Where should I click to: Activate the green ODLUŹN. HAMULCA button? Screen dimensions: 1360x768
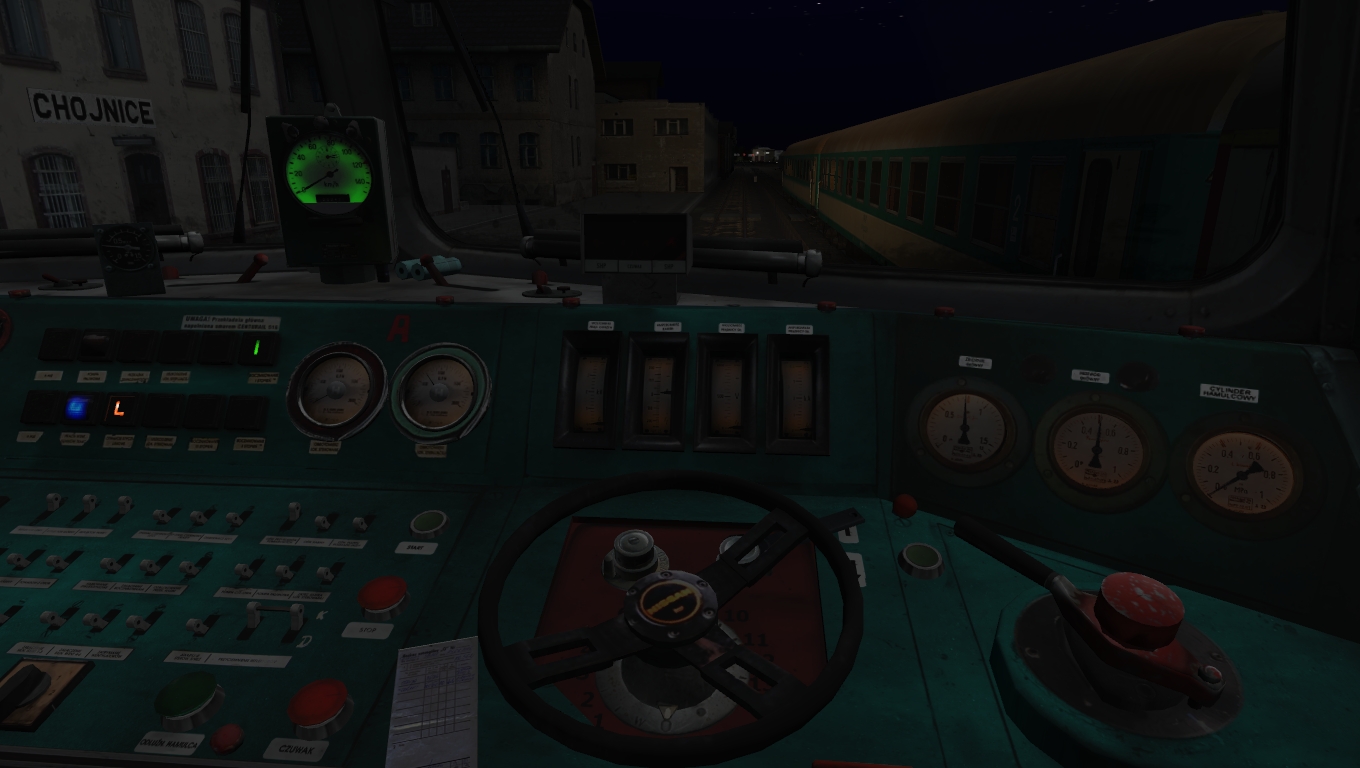(x=188, y=696)
